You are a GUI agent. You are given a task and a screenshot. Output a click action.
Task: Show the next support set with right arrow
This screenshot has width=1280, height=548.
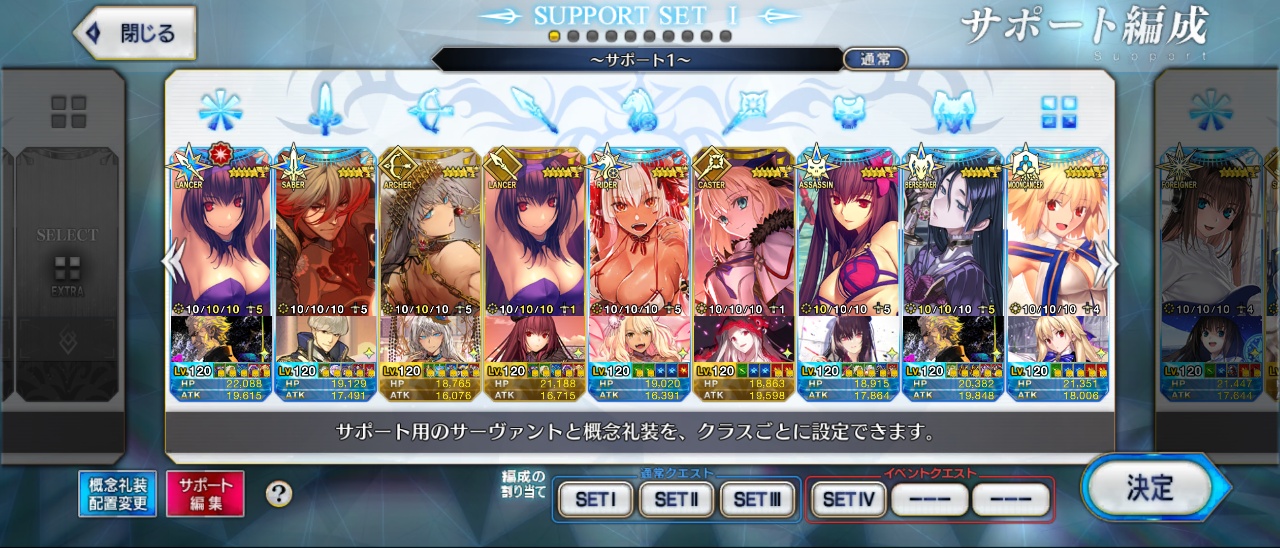click(1107, 262)
